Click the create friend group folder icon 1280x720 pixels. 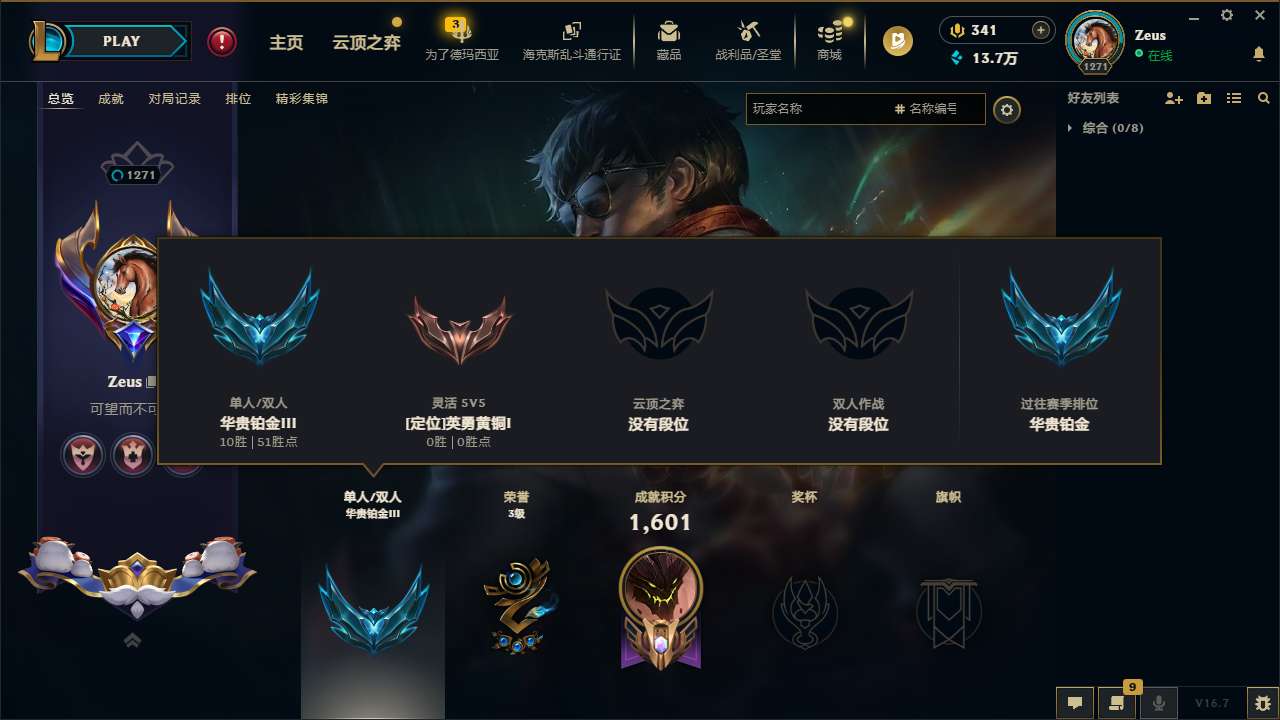point(1203,97)
